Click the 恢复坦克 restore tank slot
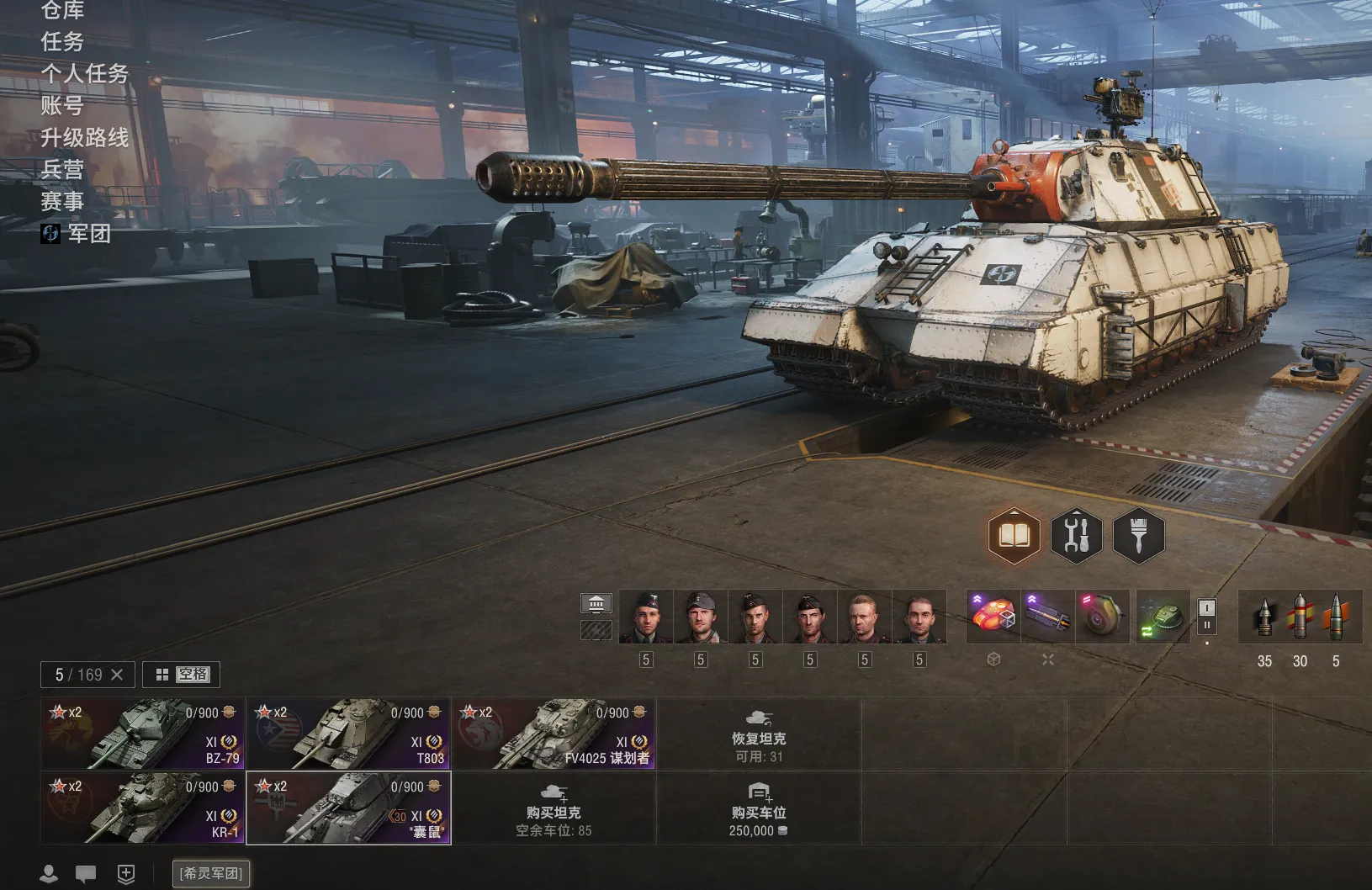This screenshot has height=890, width=1372. [759, 734]
